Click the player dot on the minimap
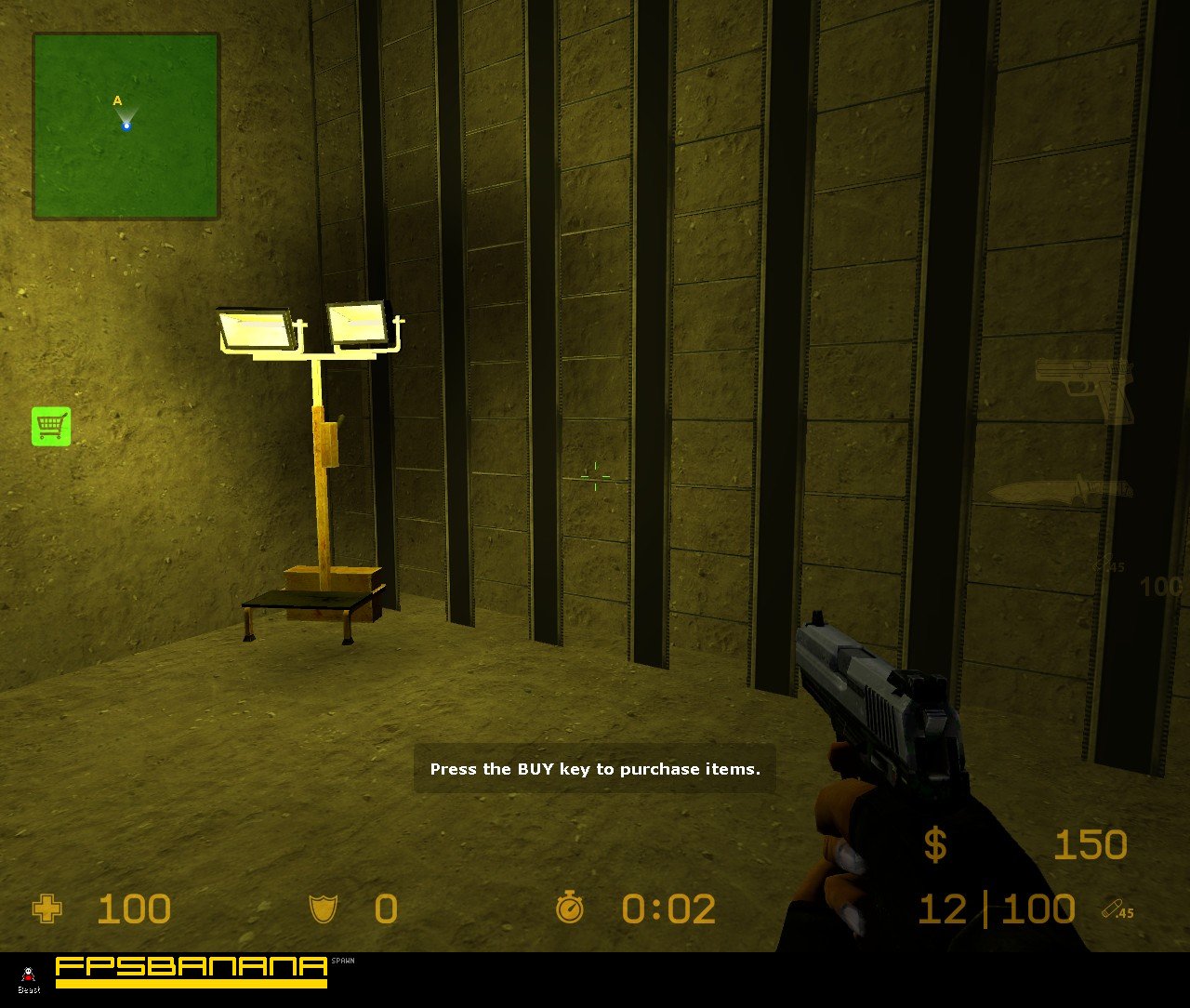This screenshot has width=1190, height=1008. tap(127, 125)
